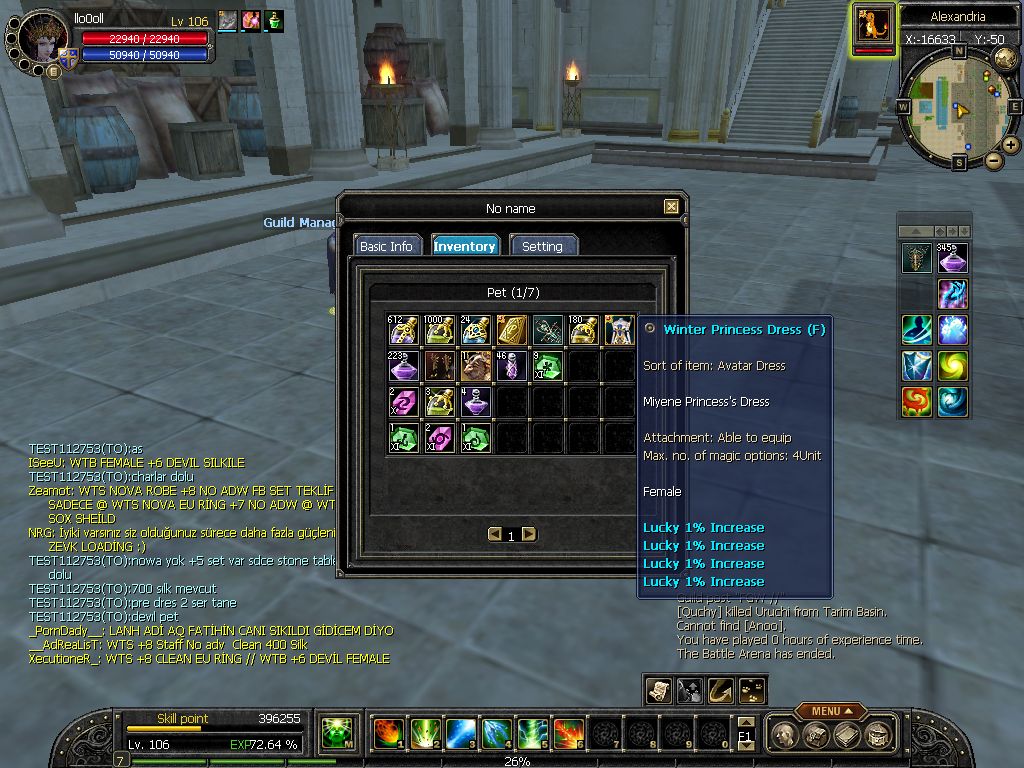This screenshot has height=768, width=1024.
Task: Click the paw prints action icon
Action: point(752,690)
